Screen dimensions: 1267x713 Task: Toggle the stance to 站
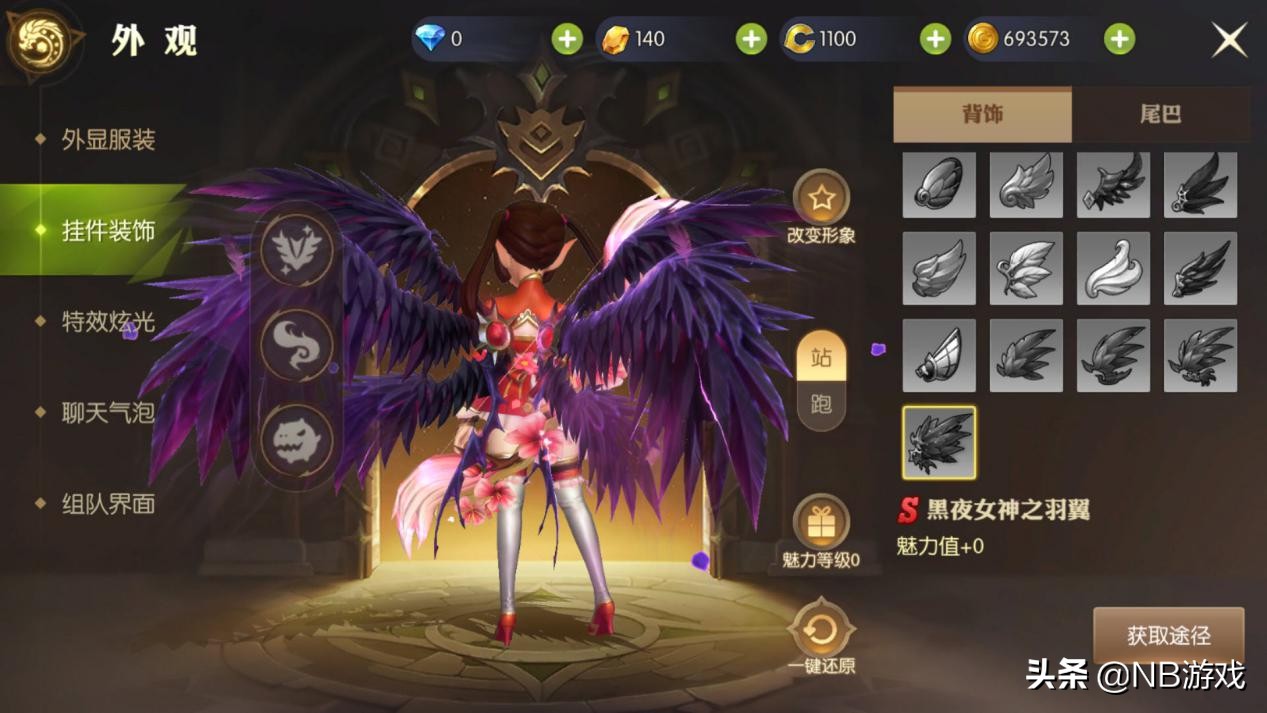(821, 358)
